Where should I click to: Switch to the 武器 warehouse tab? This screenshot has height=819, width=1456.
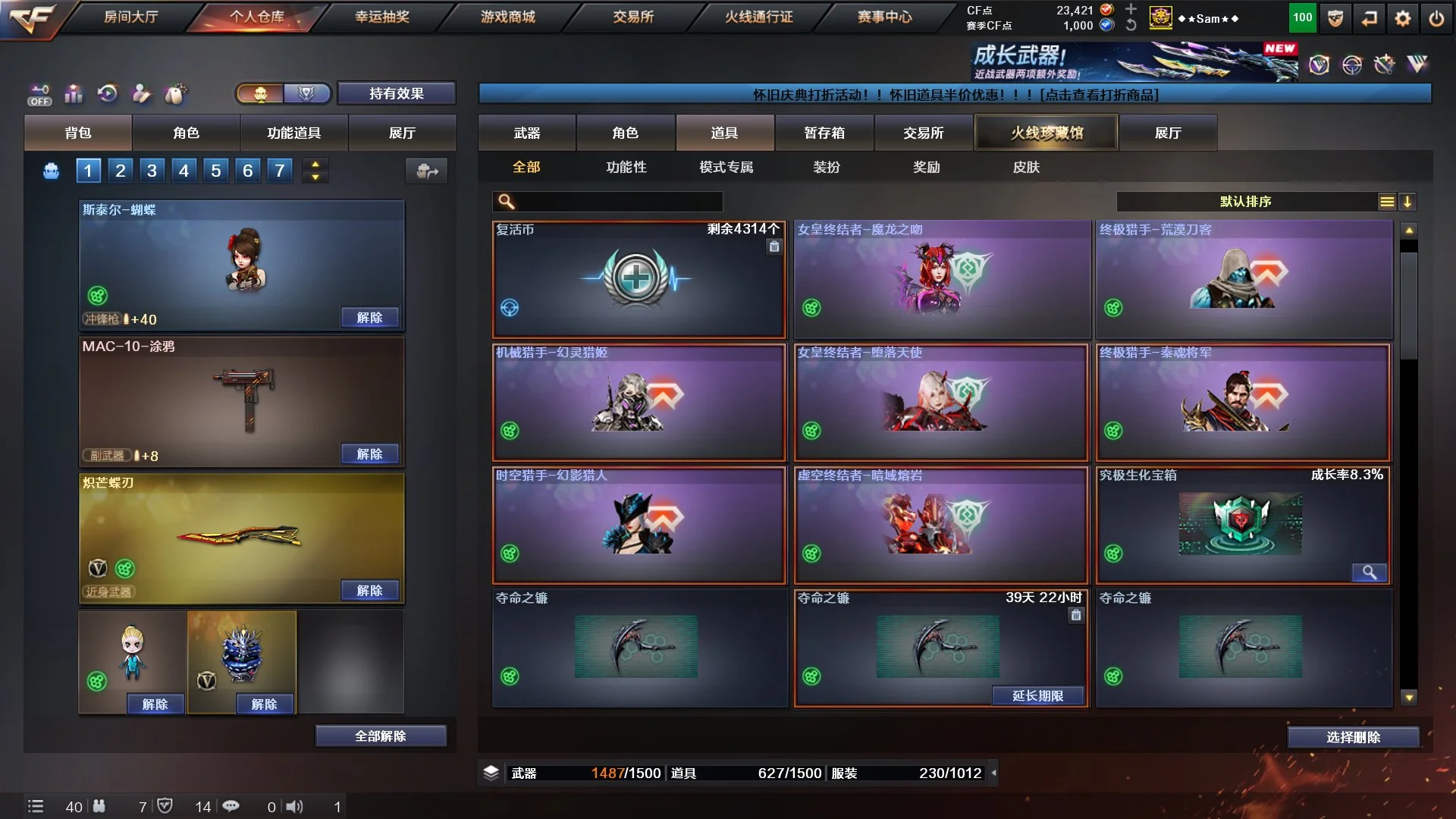coord(526,133)
